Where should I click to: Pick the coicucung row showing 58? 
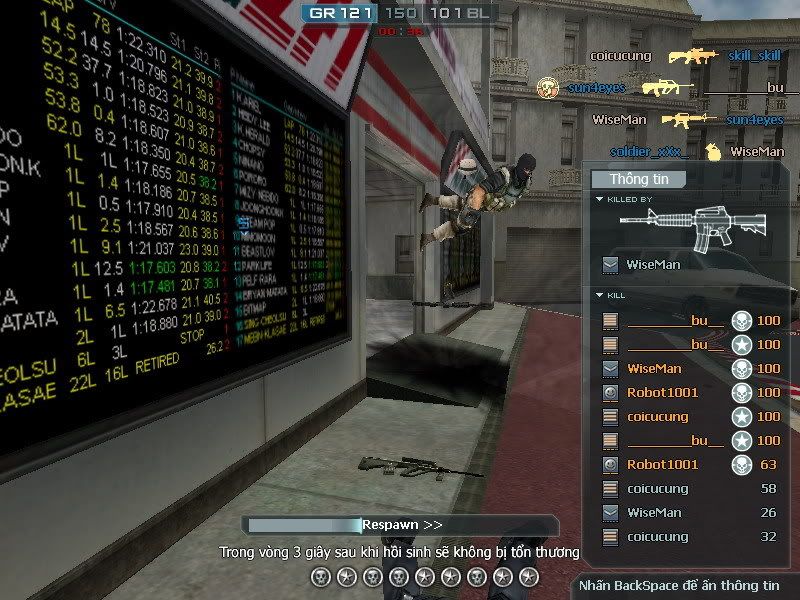(690, 488)
